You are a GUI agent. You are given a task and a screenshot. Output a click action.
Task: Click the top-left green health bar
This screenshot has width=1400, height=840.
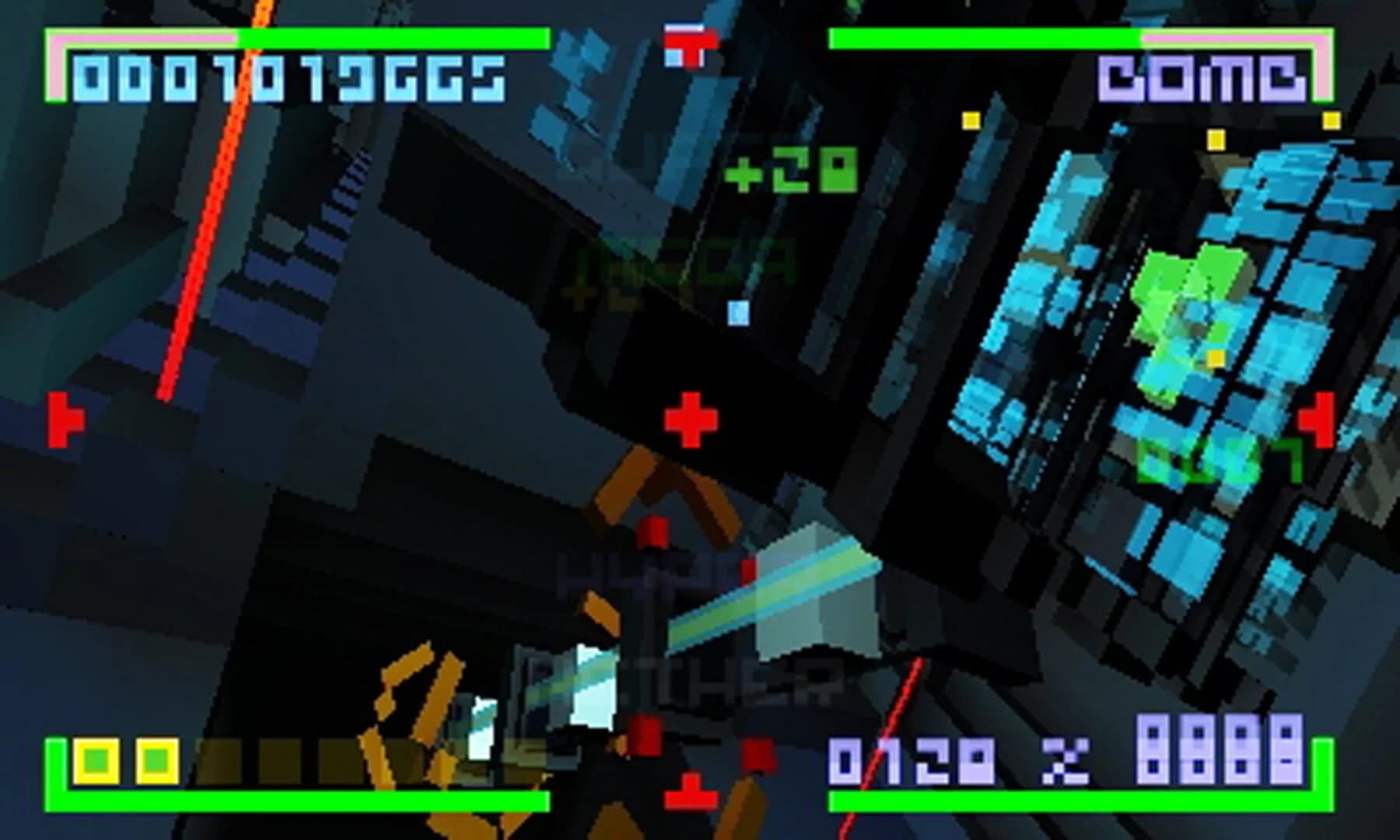[350, 37]
